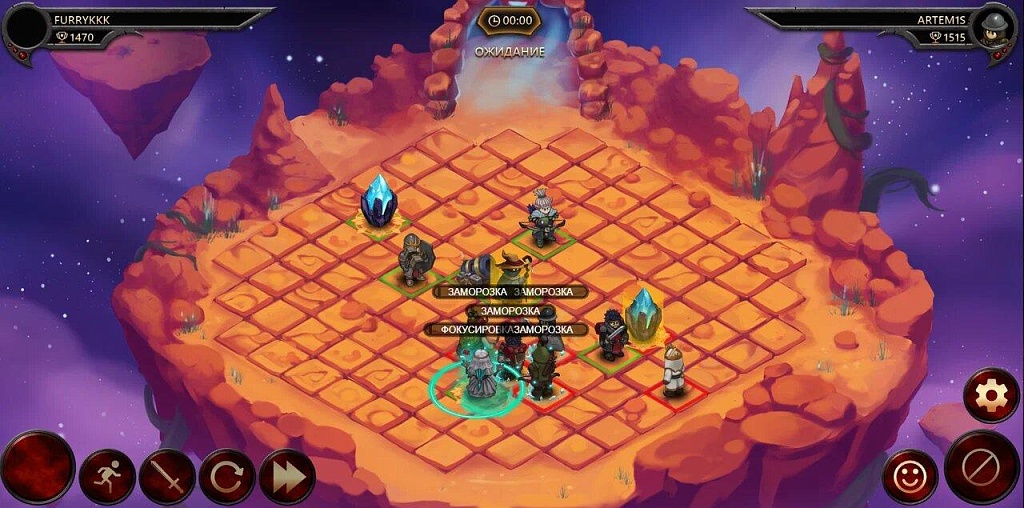Image resolution: width=1024 pixels, height=508 pixels.
Task: Open settings with the gear icon
Action: coord(991,396)
